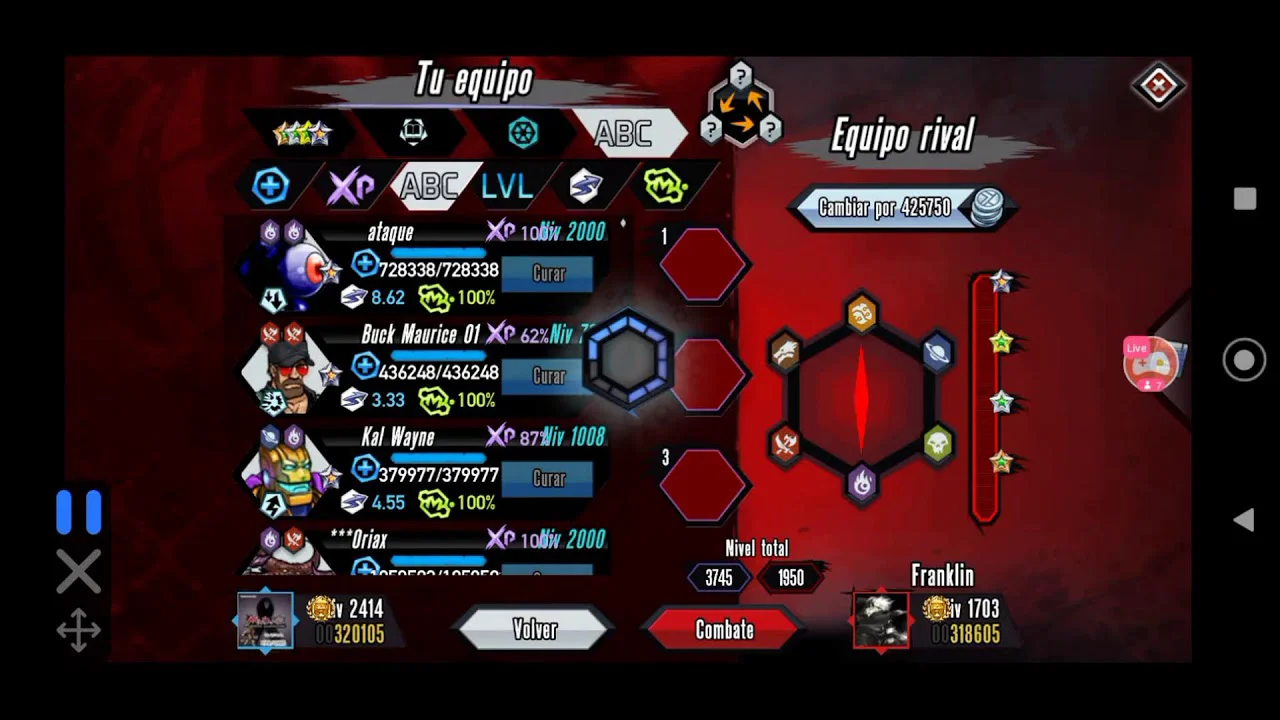Change rival with Cambiar por 425750
The height and width of the screenshot is (720, 1280).
click(x=900, y=208)
